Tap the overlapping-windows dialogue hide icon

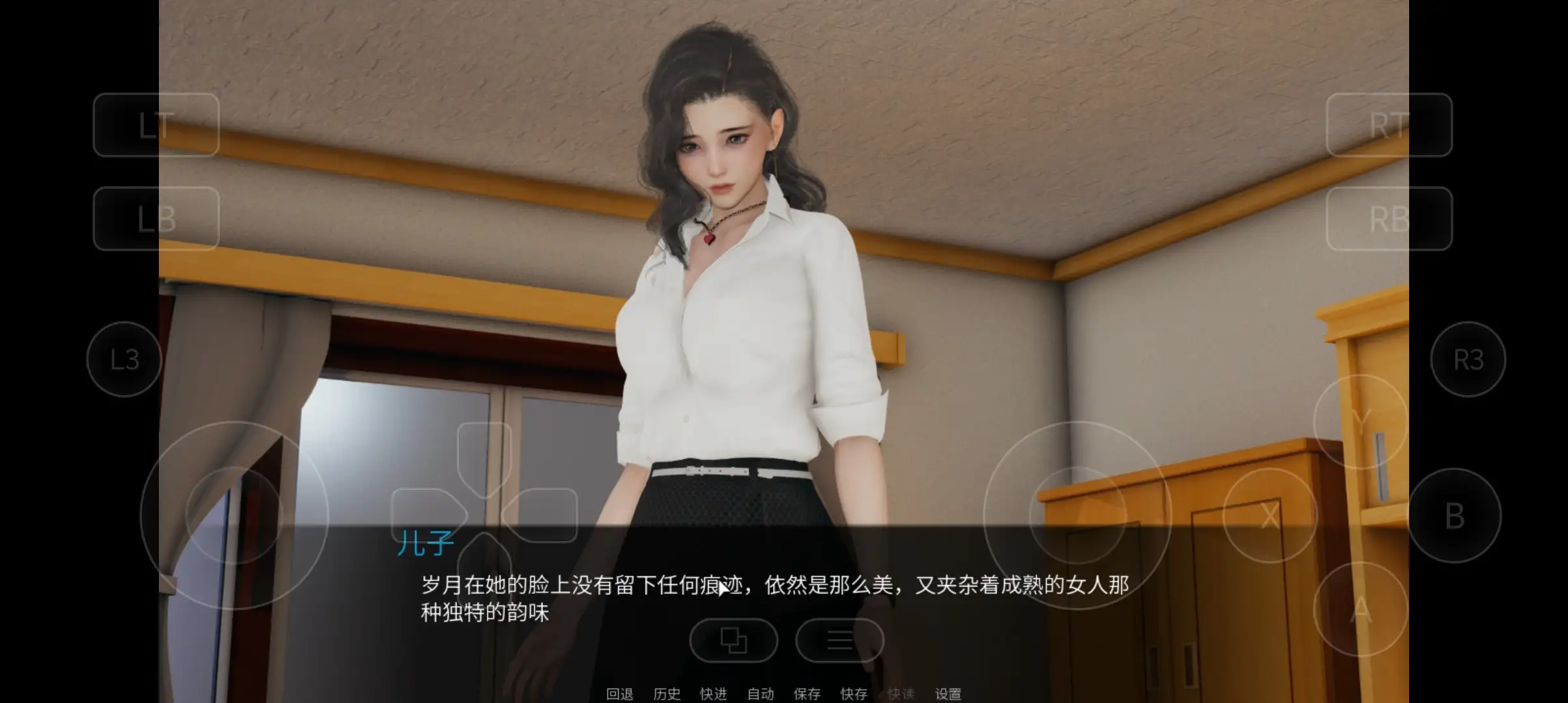(x=735, y=641)
